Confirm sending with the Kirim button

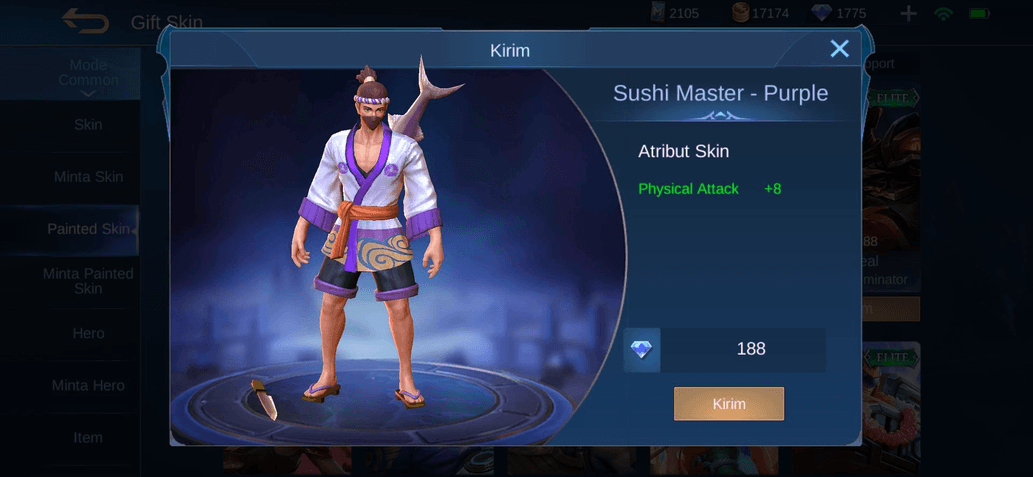tap(728, 404)
